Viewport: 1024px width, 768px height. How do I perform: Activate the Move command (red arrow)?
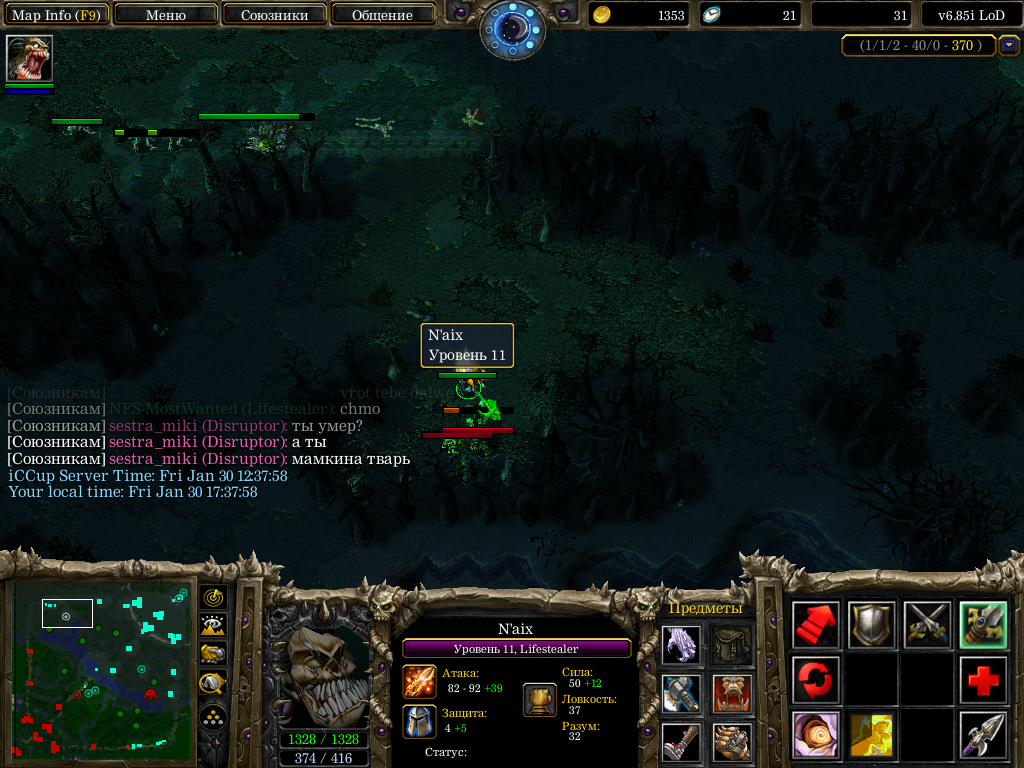[815, 625]
